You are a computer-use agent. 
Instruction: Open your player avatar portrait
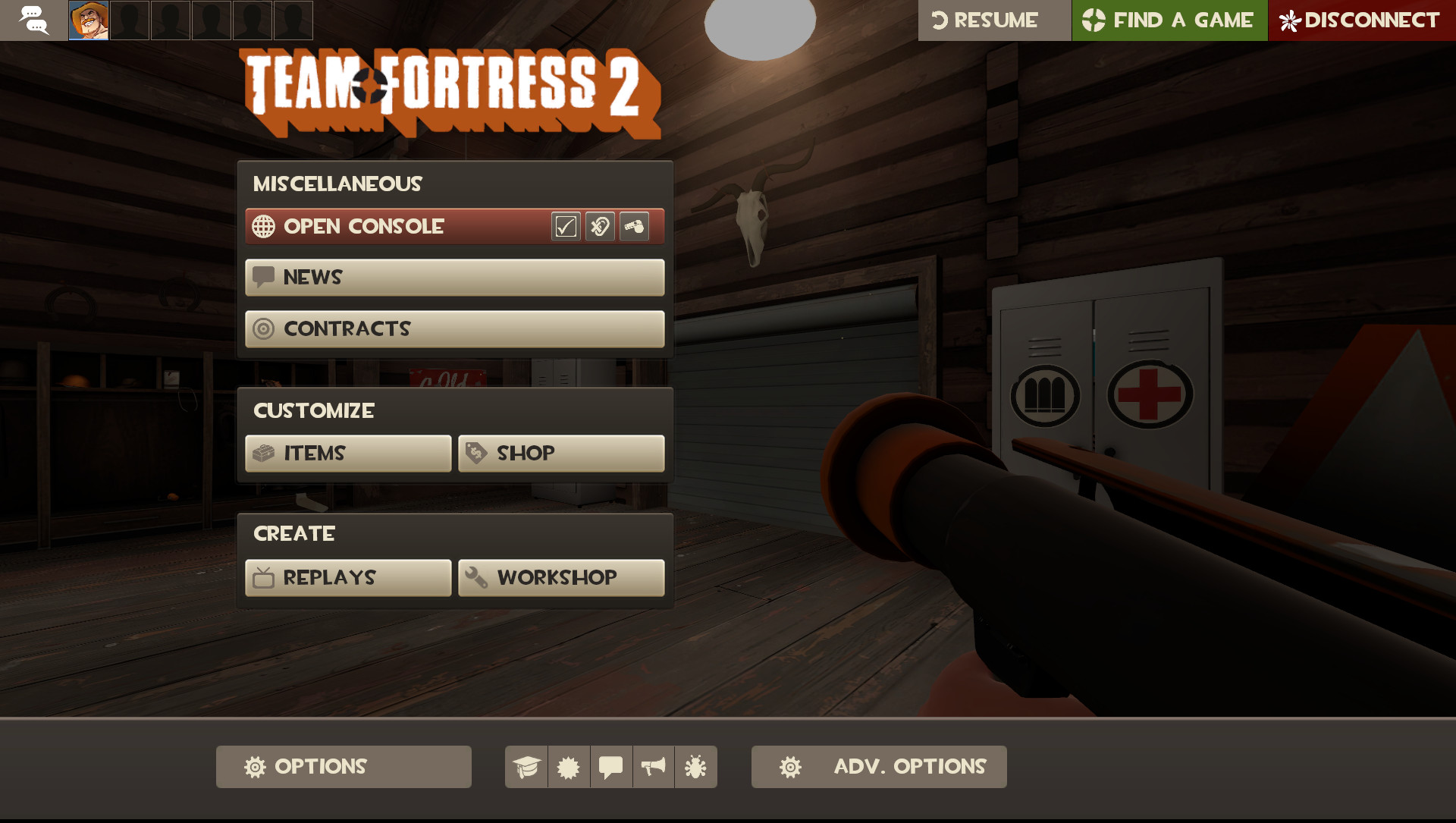(88, 20)
